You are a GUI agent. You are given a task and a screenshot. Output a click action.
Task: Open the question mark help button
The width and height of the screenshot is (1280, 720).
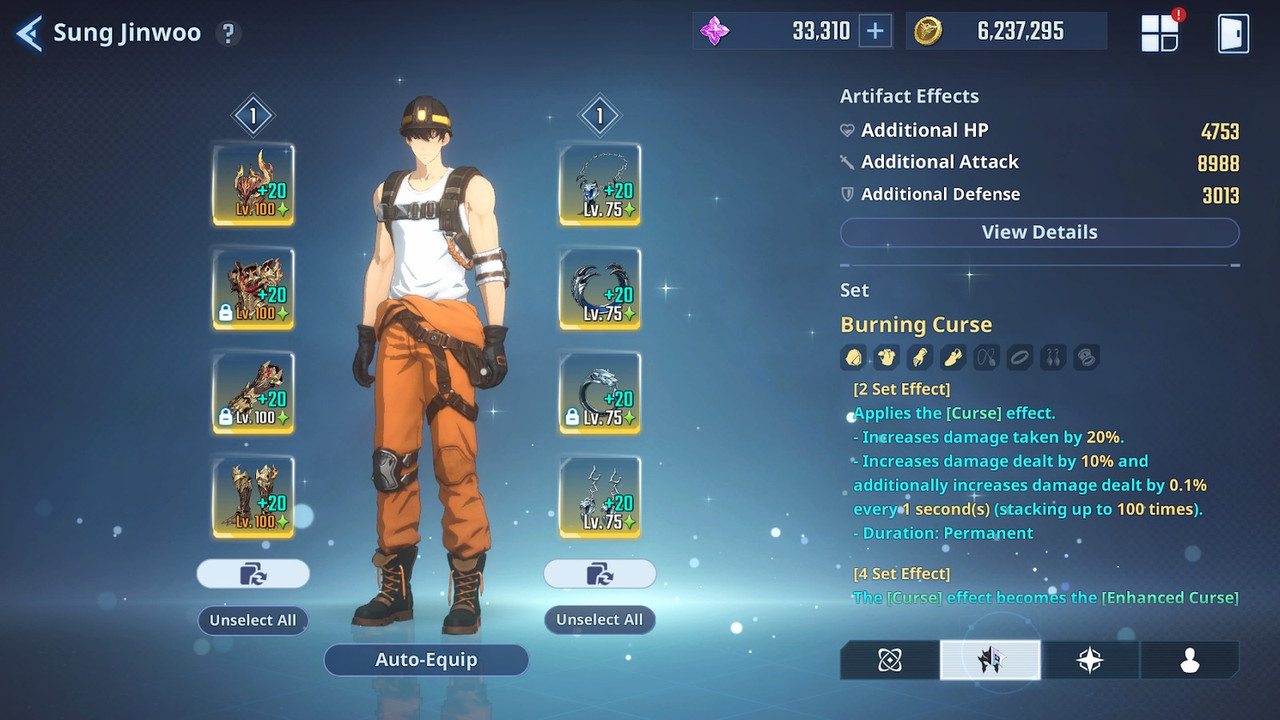[228, 33]
